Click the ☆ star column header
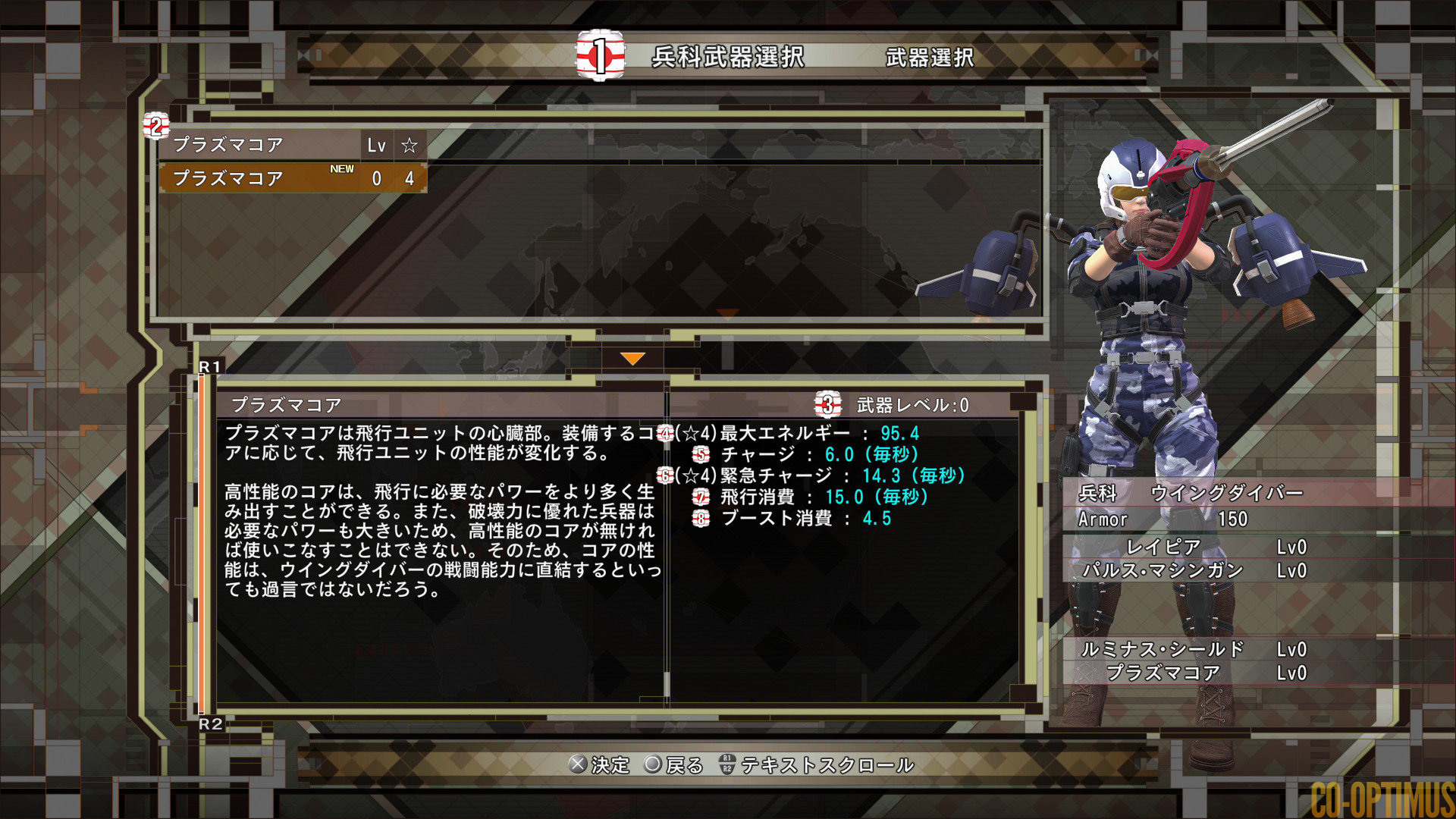This screenshot has width=1456, height=819. (x=409, y=146)
